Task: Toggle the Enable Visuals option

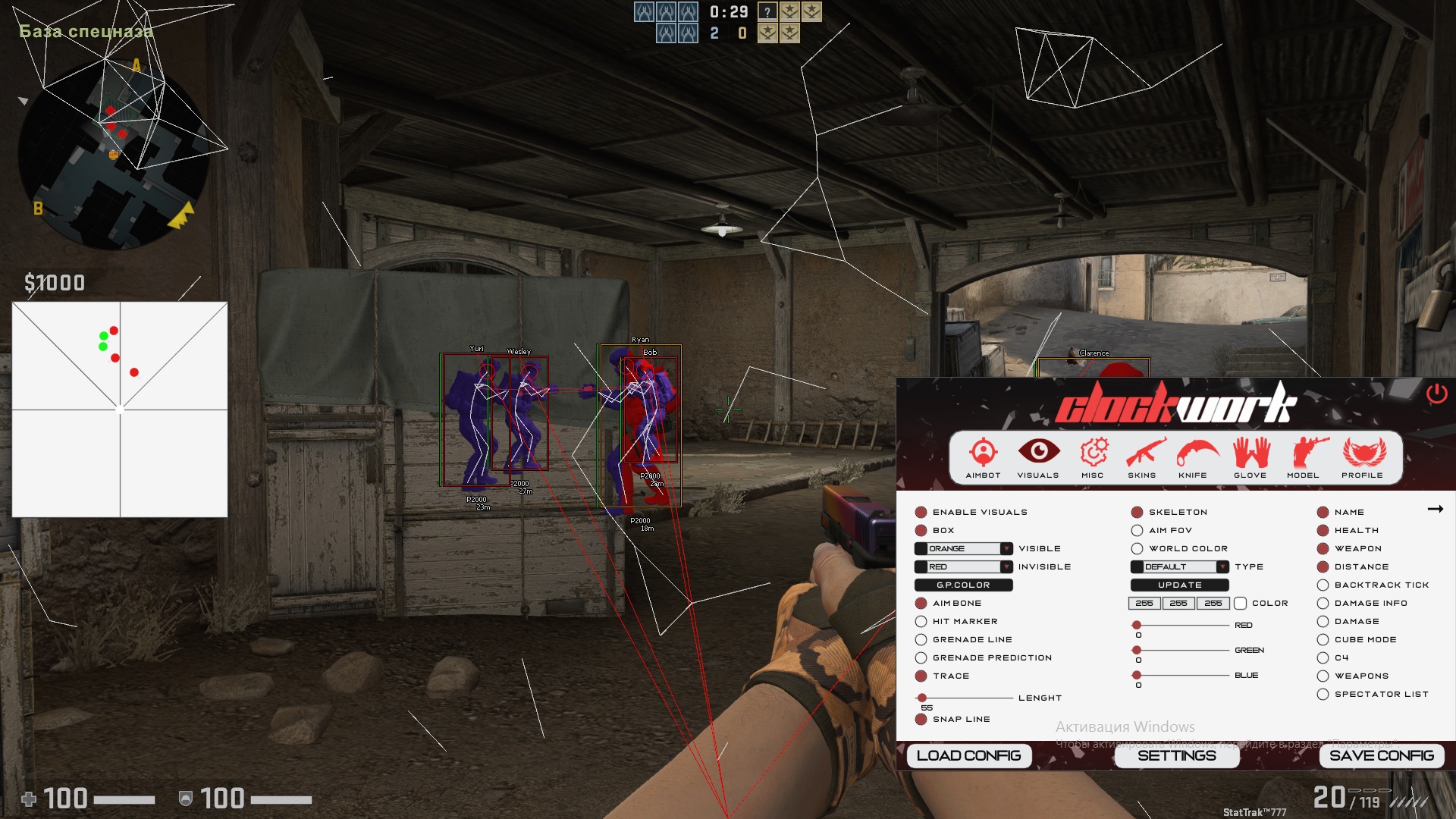Action: point(921,513)
